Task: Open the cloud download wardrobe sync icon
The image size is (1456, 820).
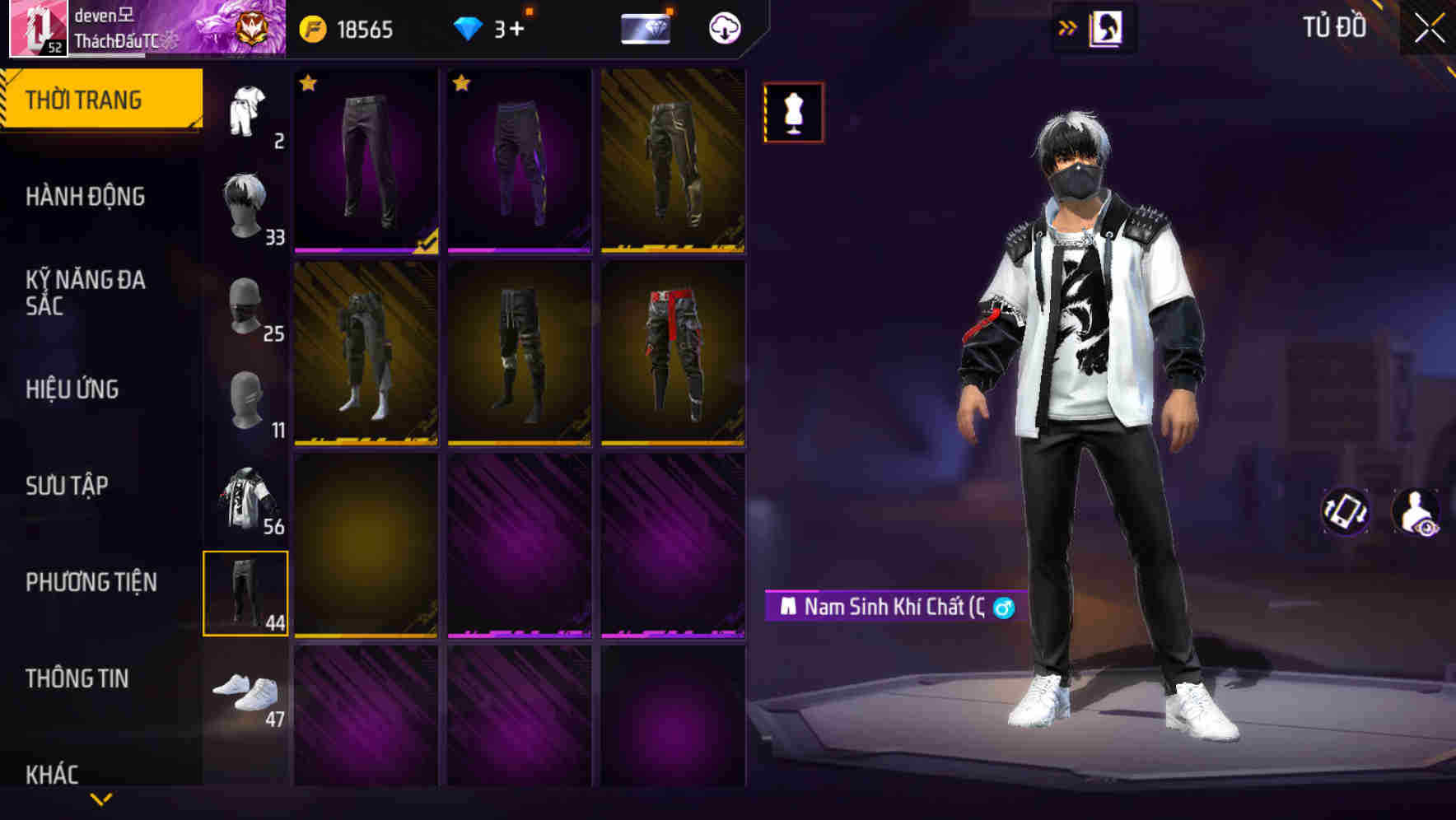Action: (723, 28)
